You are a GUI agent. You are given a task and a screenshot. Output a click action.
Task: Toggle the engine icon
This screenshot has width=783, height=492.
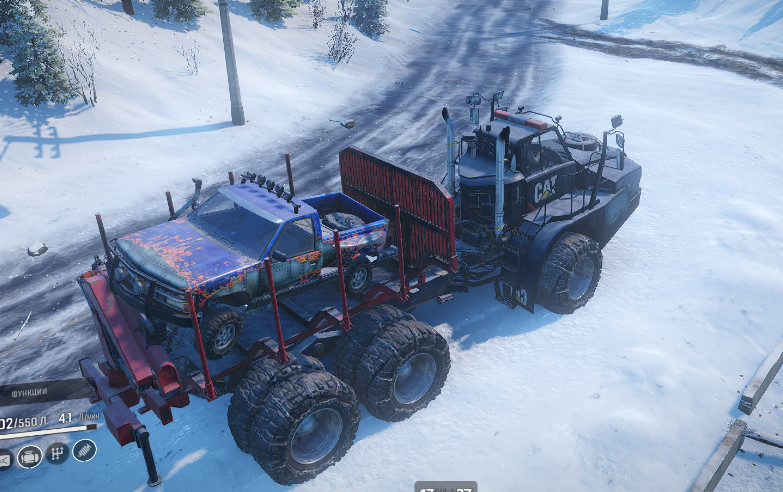[29, 456]
